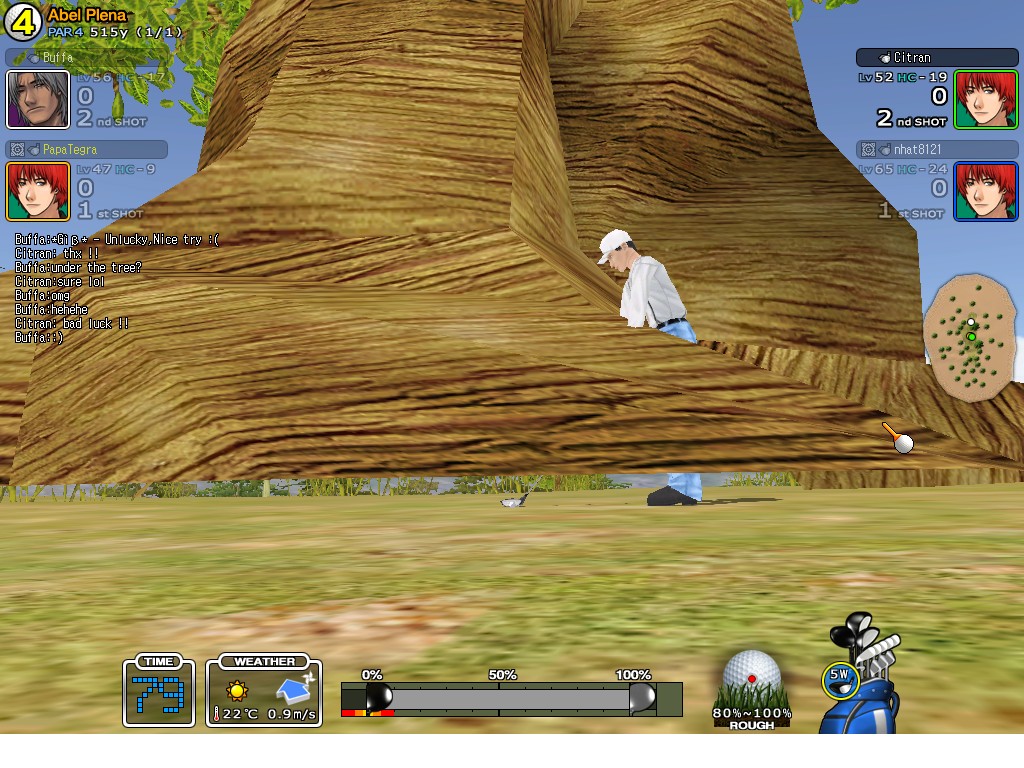Click the shot power gauge bar
Image resolution: width=1024 pixels, height=768 pixels.
pyautogui.click(x=510, y=698)
